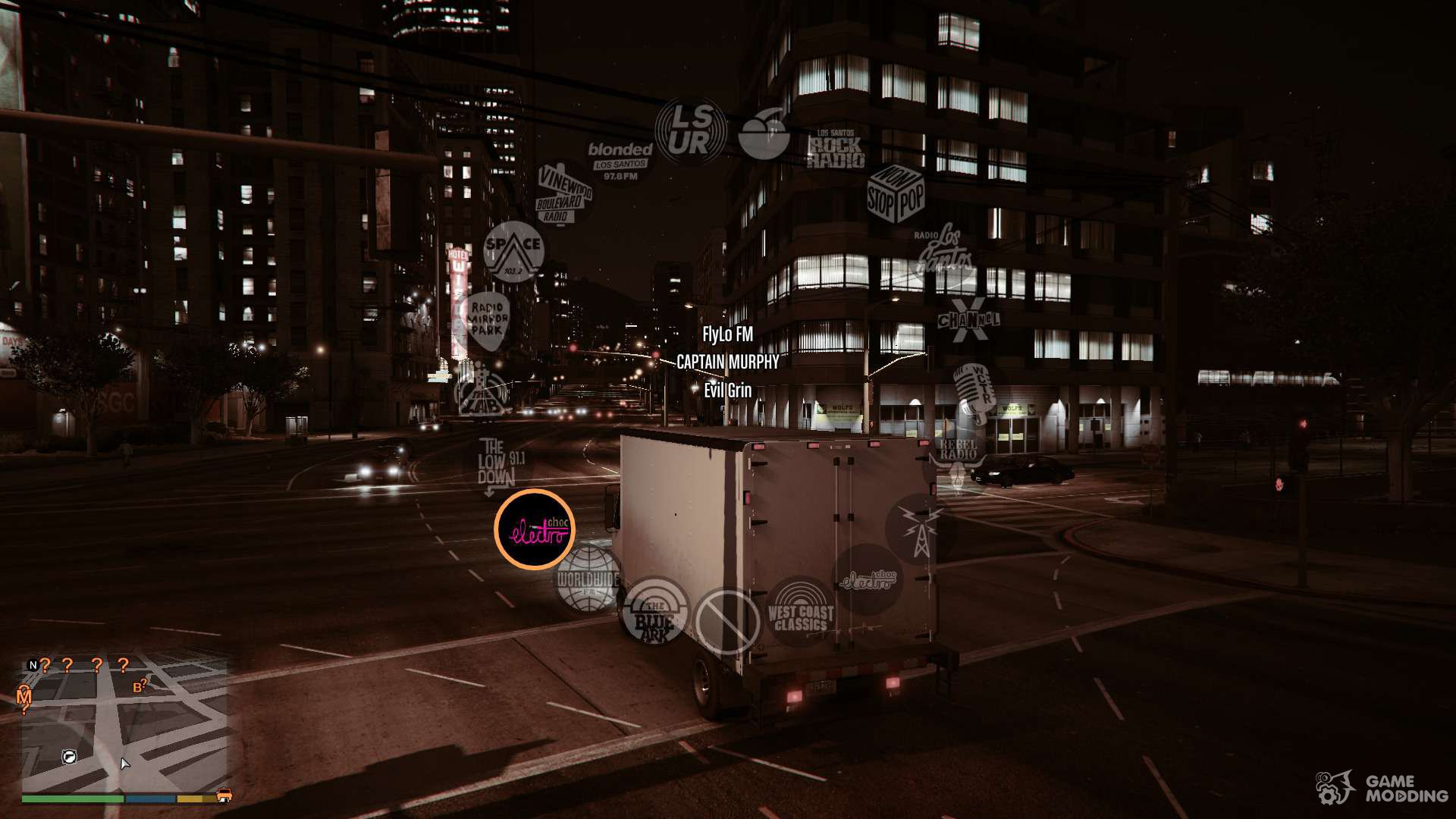Pick Vinewood Boulevard Radio
Screen dimensions: 1456x819
tap(563, 194)
